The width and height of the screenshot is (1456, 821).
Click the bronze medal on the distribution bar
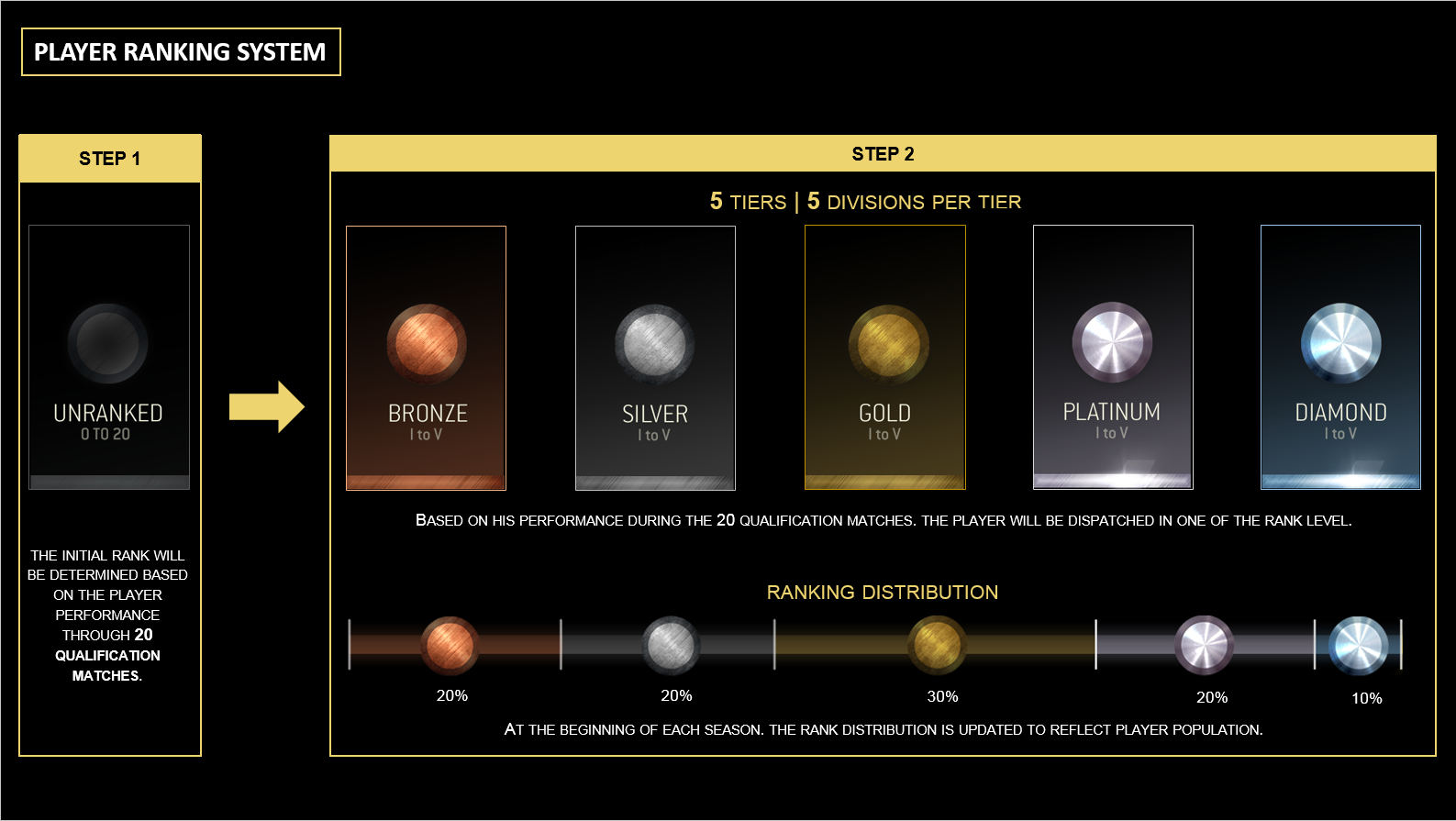coord(450,645)
